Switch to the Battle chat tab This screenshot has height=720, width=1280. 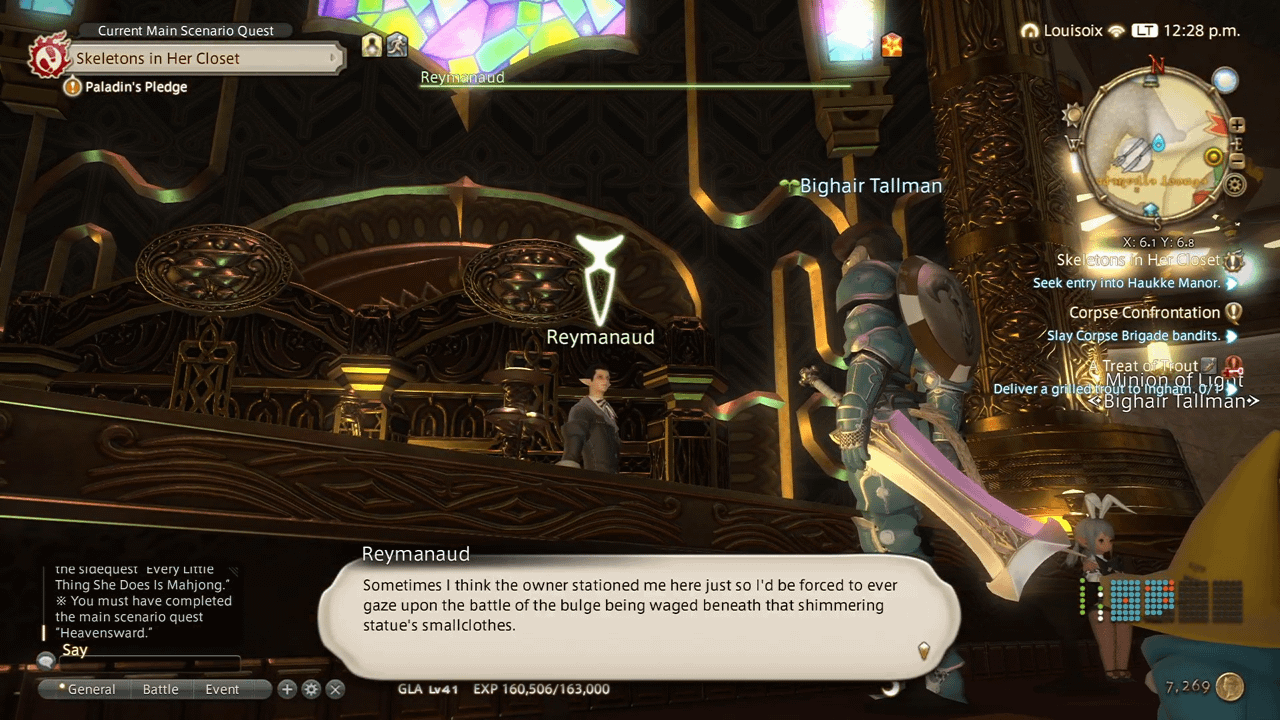click(x=160, y=689)
